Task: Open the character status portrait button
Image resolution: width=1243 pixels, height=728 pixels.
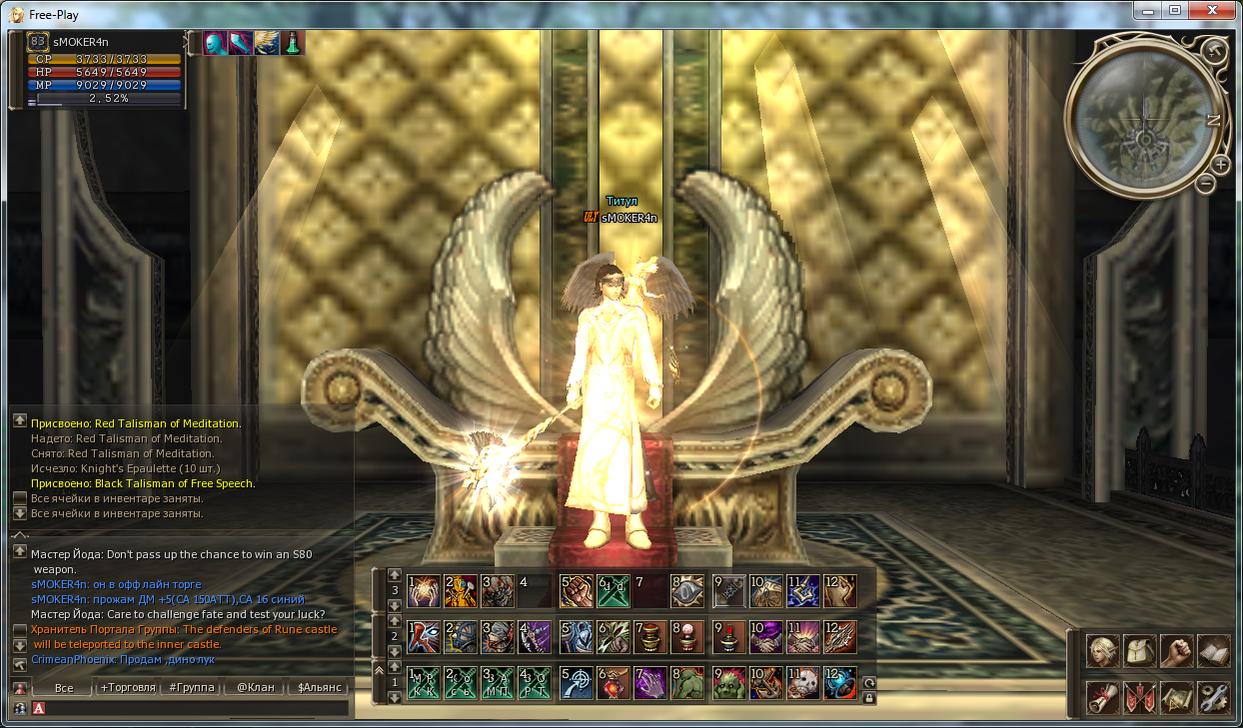Action: [1104, 651]
